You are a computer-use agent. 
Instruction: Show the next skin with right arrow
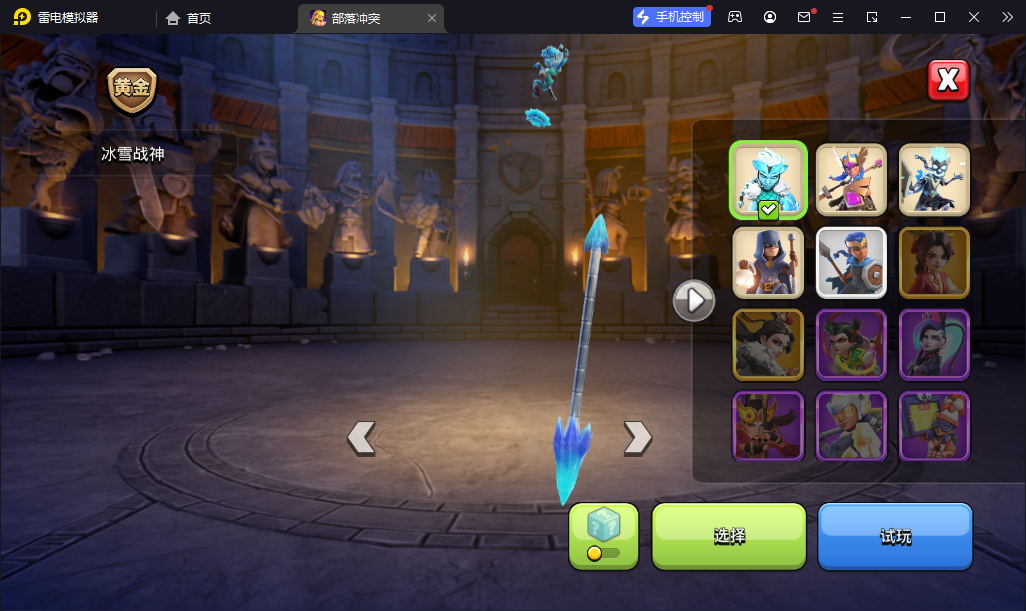(637, 437)
